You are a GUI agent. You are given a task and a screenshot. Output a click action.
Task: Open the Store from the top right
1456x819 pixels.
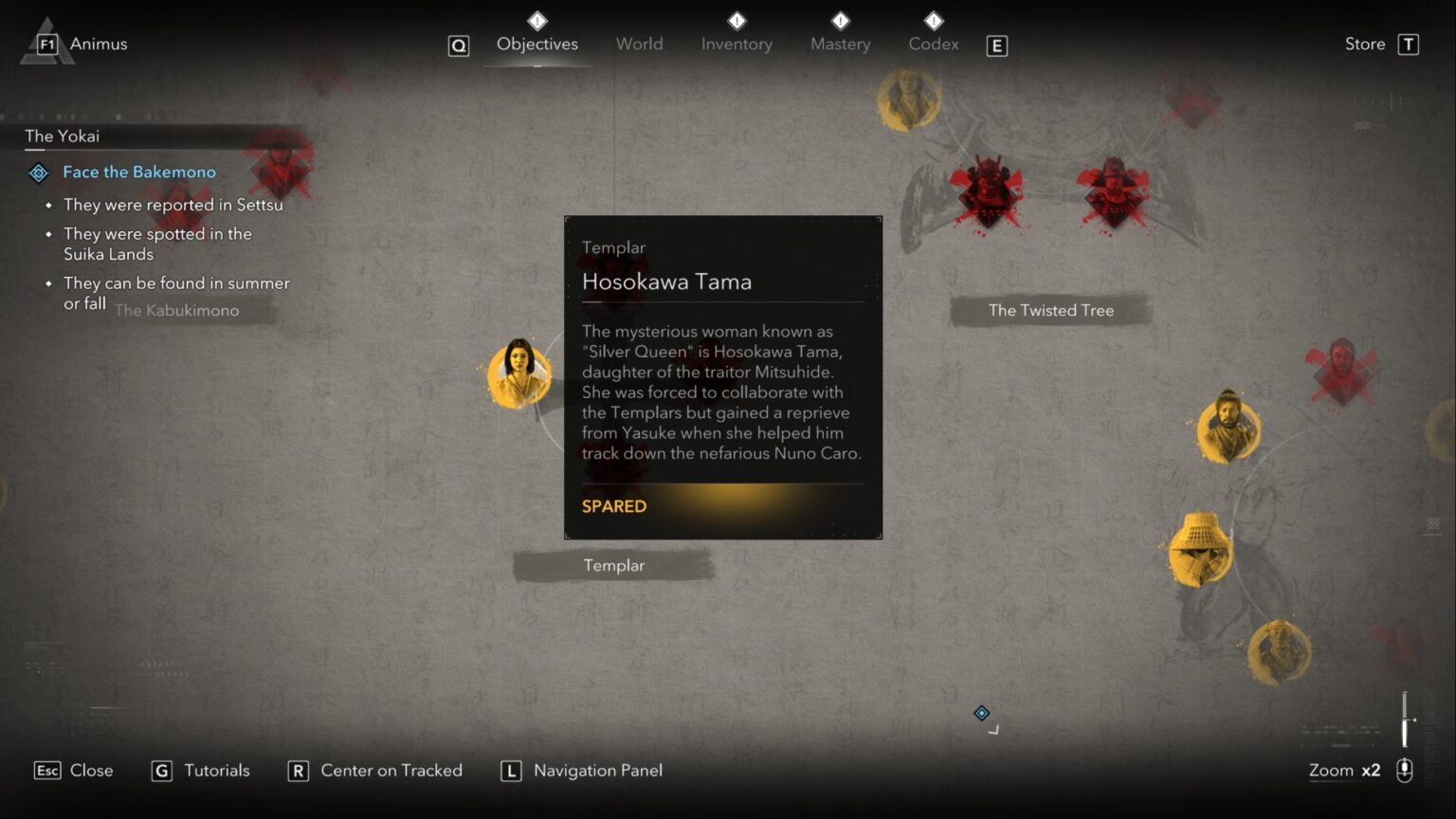click(1364, 44)
